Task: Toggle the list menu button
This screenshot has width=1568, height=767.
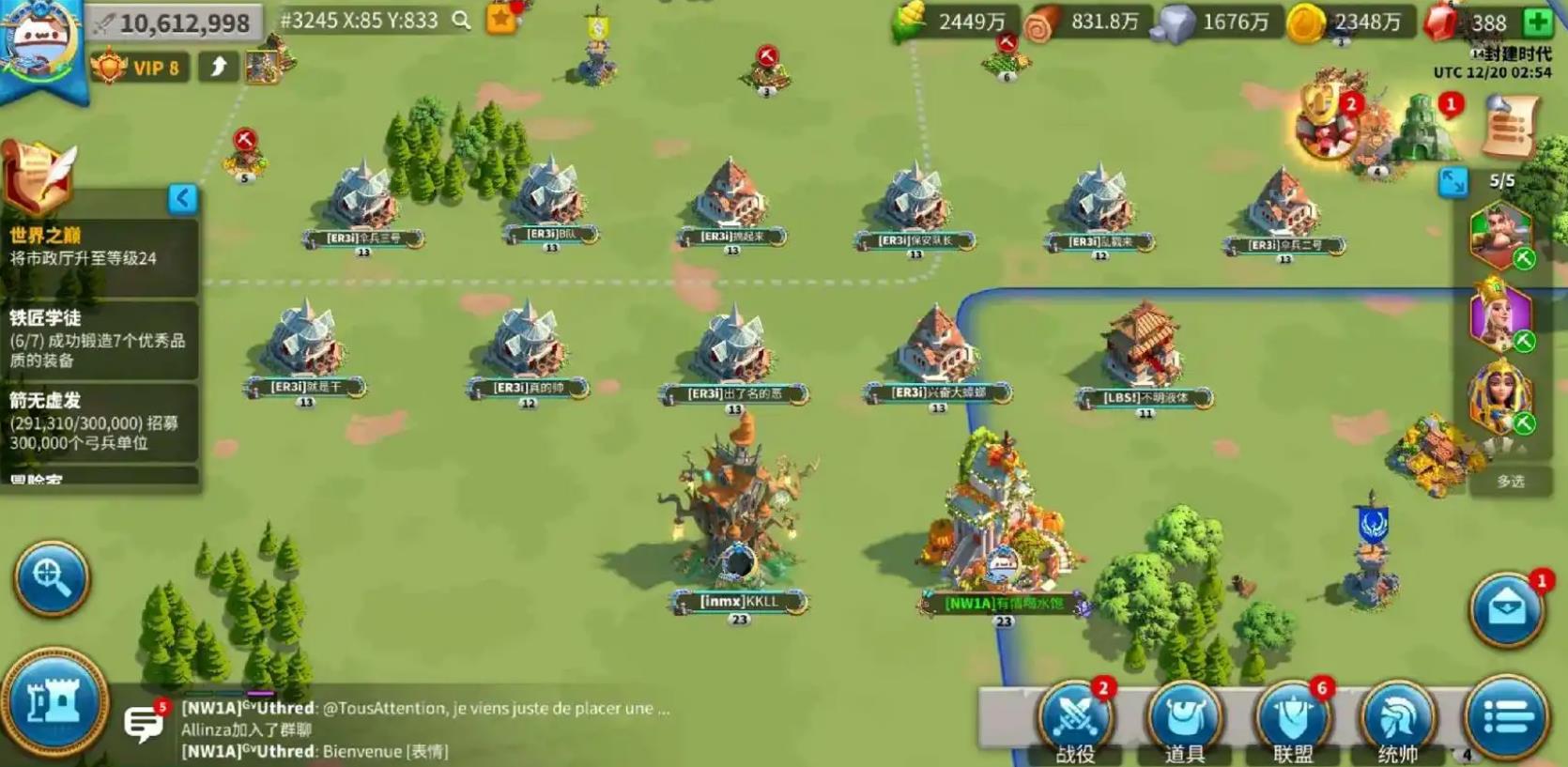Action: pyautogui.click(x=1507, y=719)
